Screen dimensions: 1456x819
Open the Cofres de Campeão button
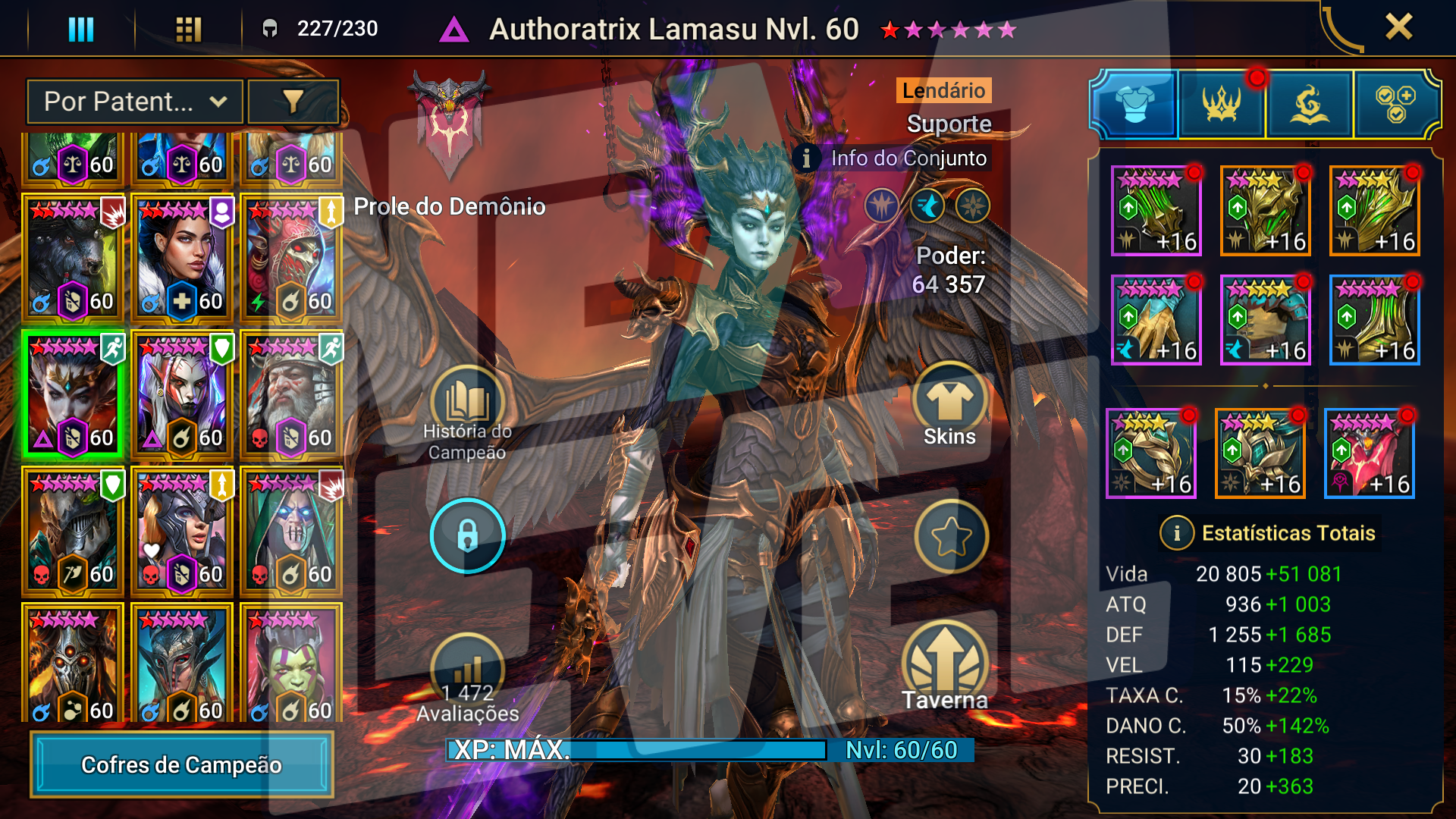181,764
